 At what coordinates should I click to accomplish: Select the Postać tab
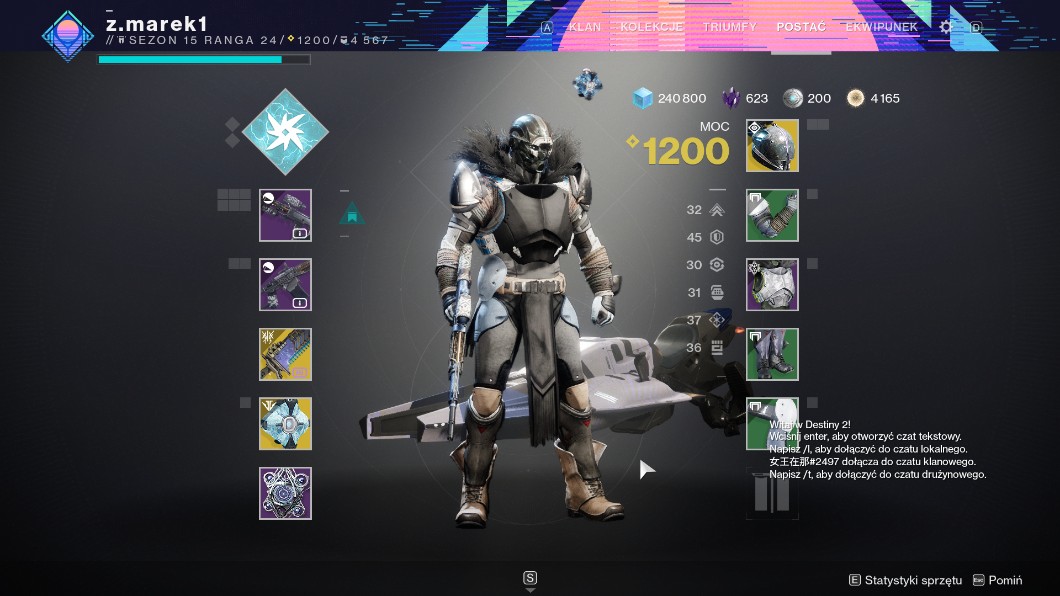click(801, 27)
